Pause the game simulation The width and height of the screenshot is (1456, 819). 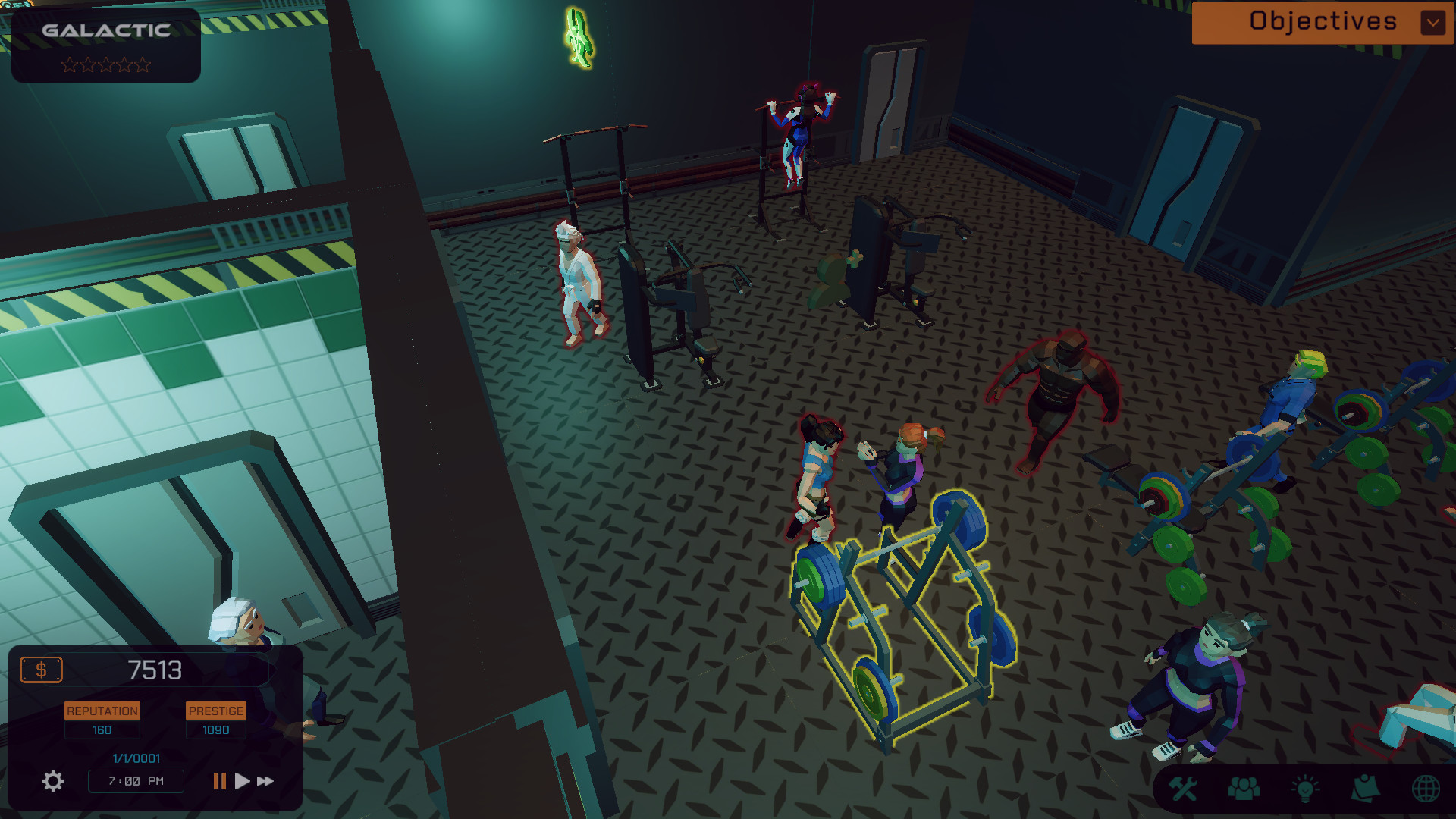tap(218, 780)
